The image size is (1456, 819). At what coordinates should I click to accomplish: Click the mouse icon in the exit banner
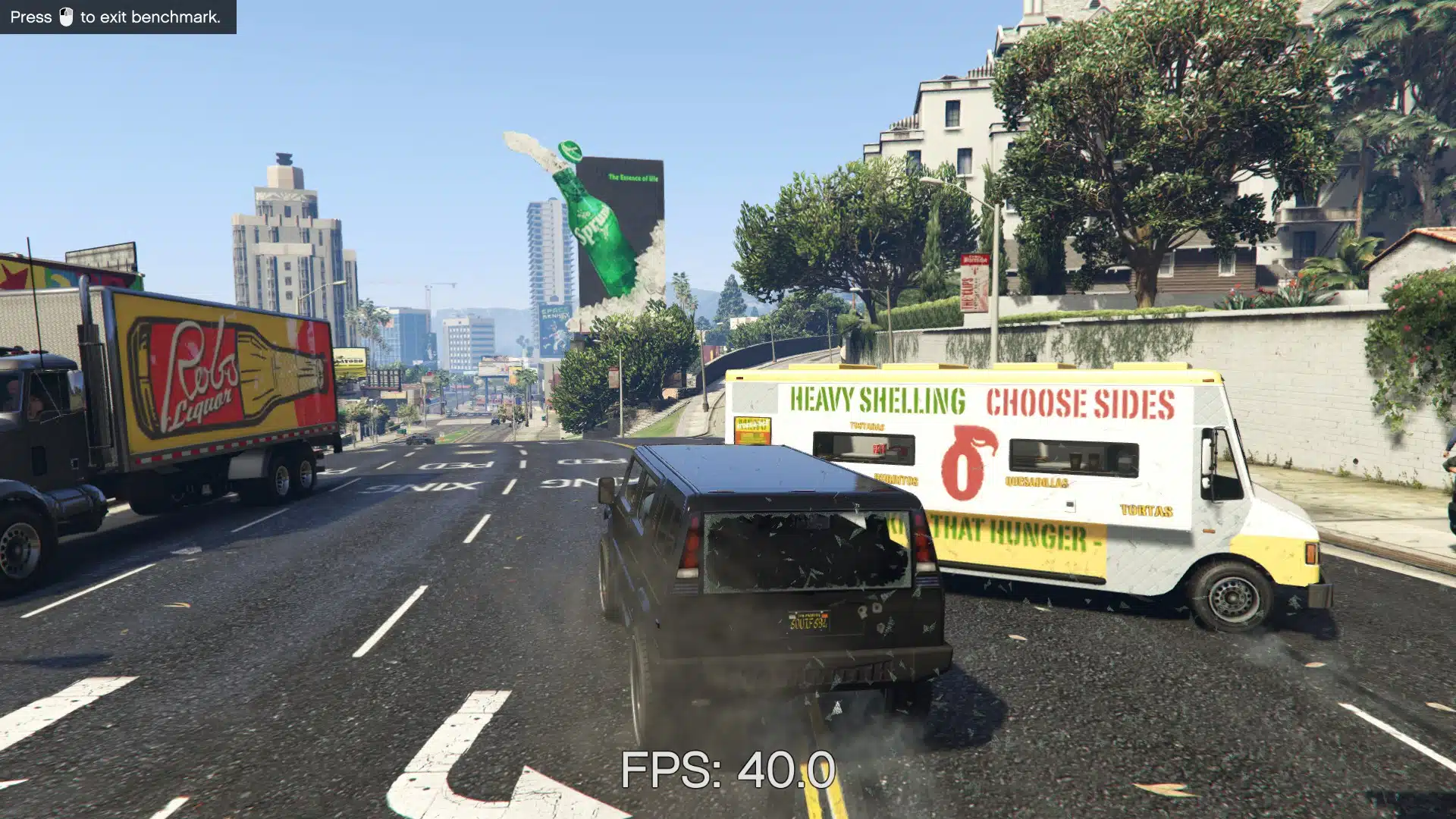tap(67, 14)
